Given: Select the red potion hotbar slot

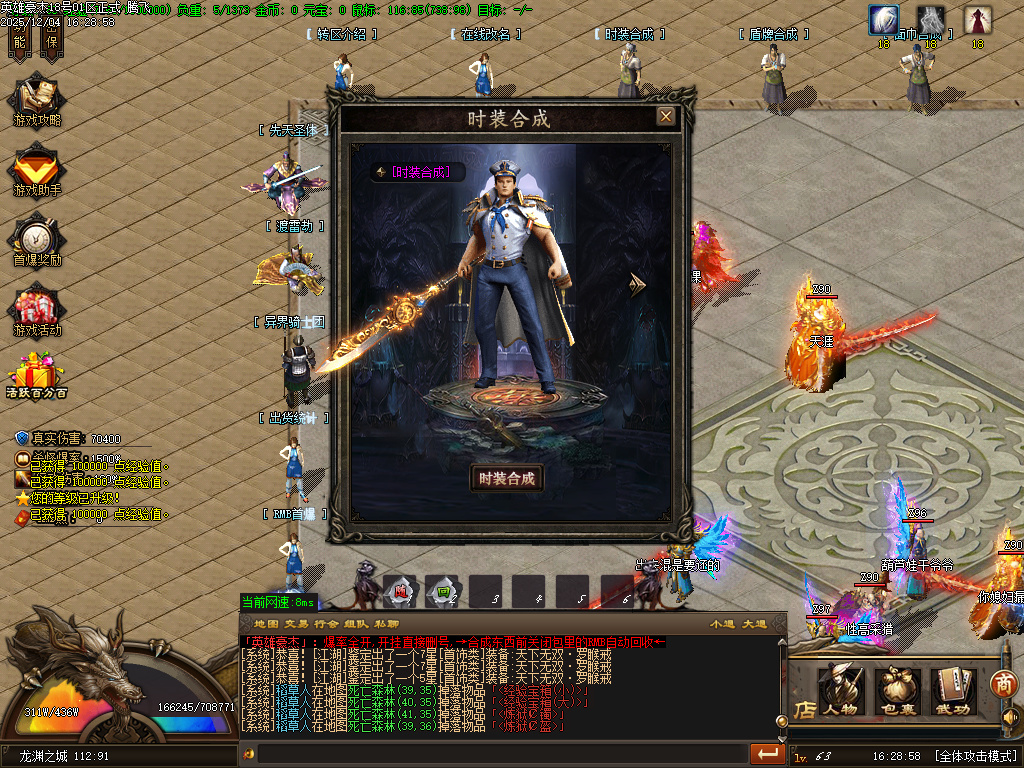Looking at the screenshot, I should (399, 592).
